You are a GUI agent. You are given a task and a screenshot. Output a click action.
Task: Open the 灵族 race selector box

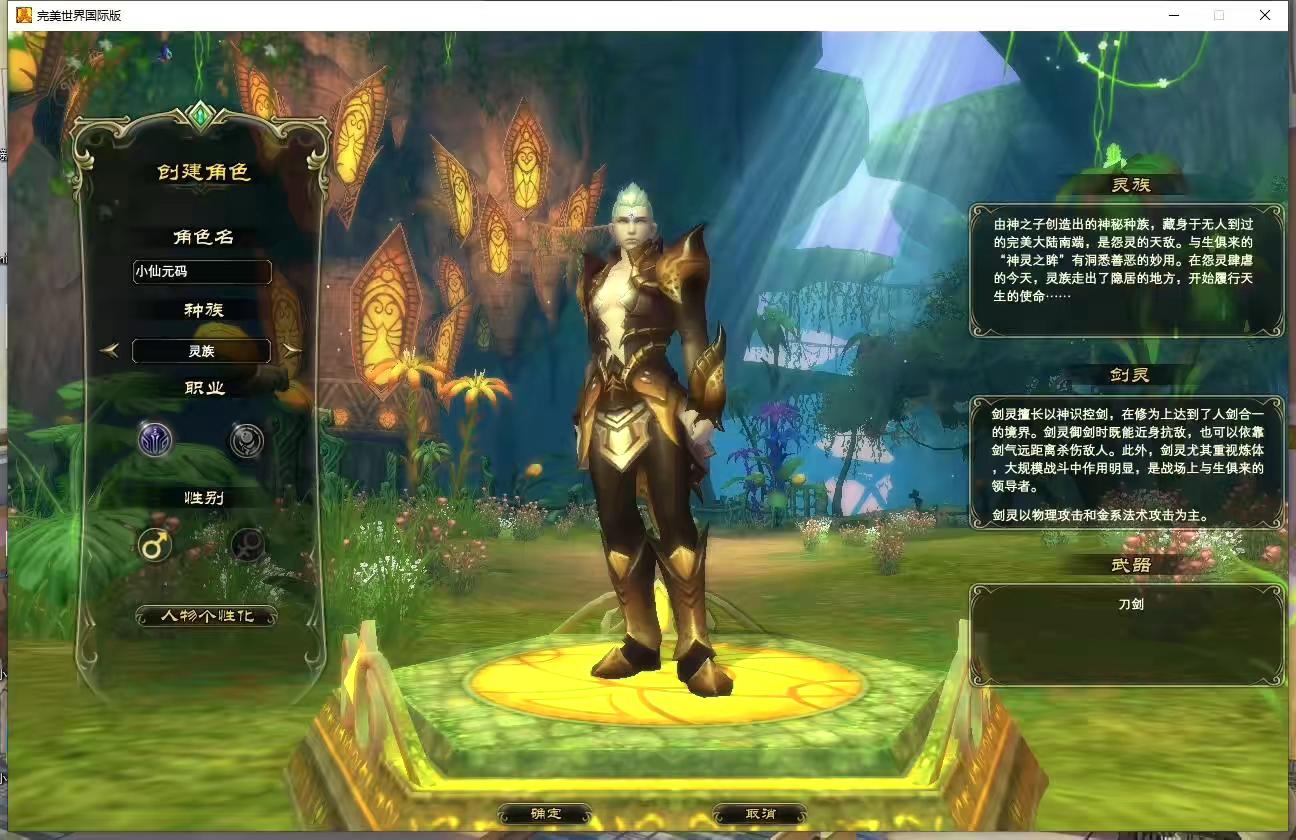(202, 351)
